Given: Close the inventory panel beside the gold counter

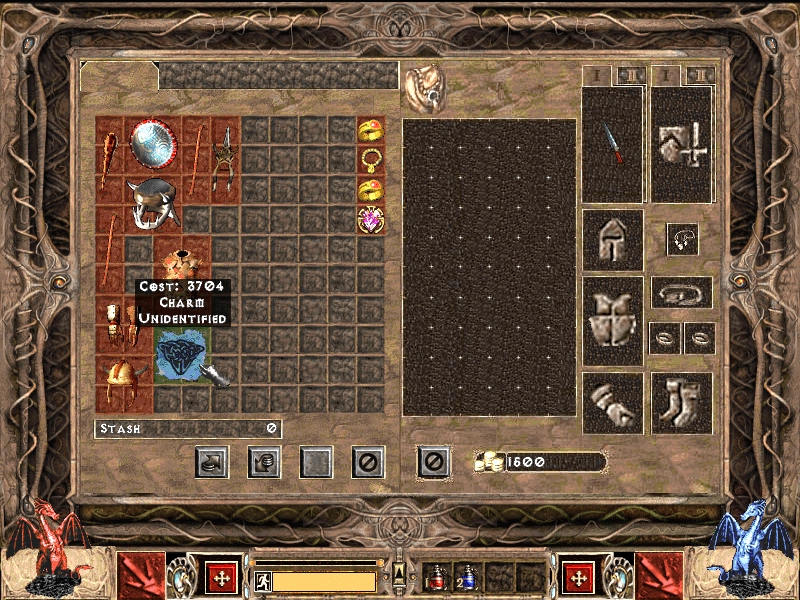Looking at the screenshot, I should click(432, 462).
